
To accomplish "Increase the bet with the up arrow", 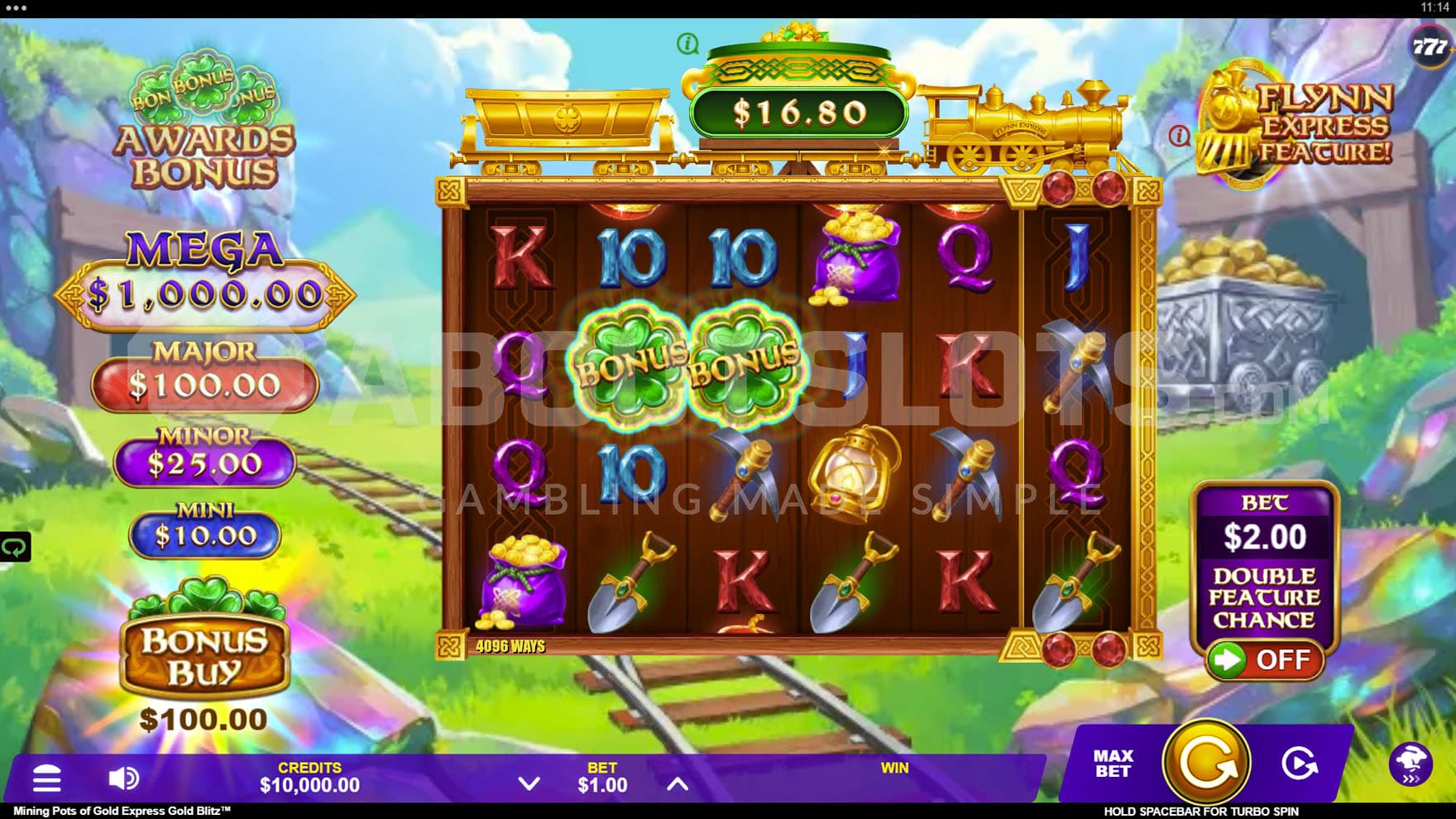I will [x=678, y=783].
